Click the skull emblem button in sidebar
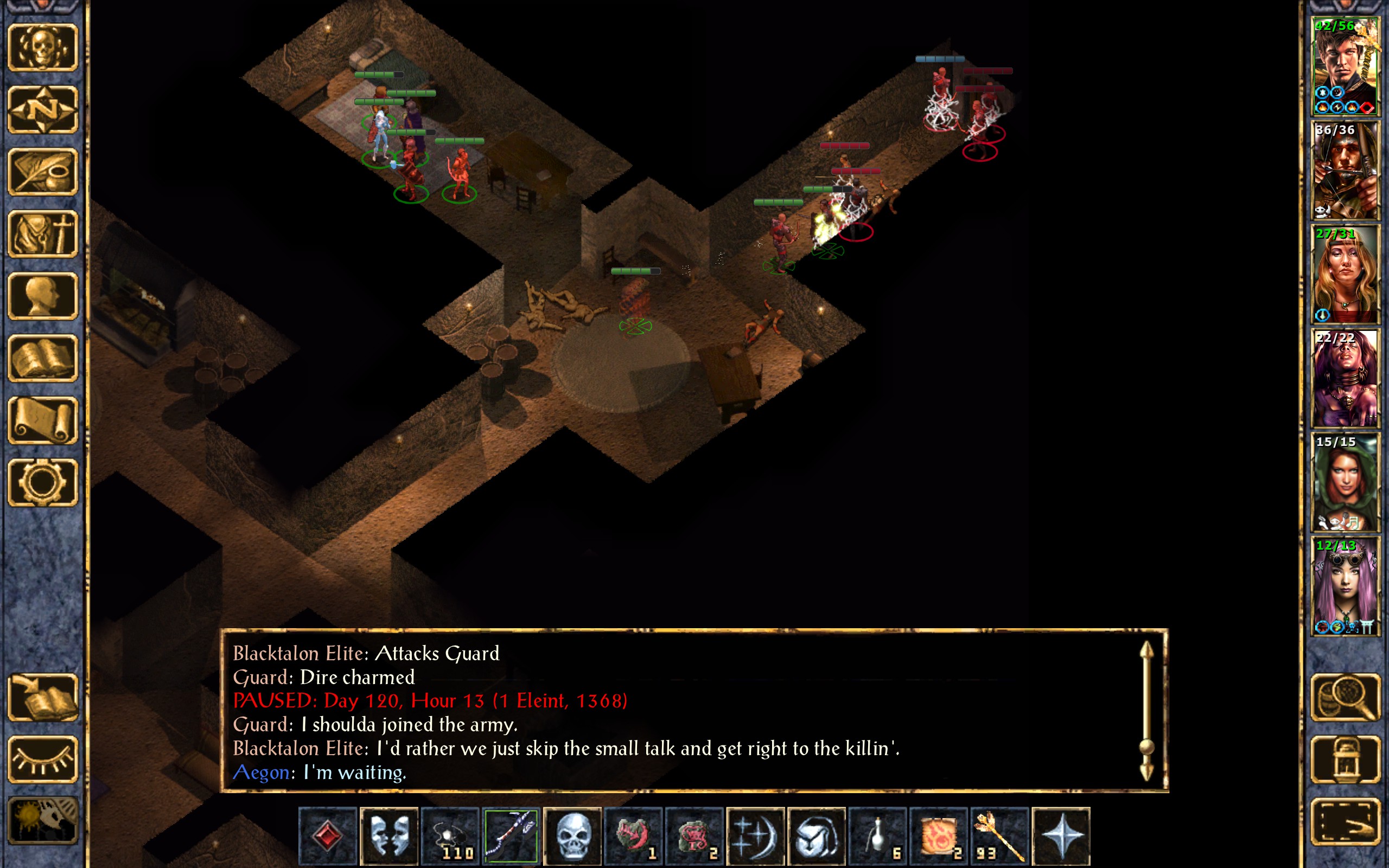 (42, 47)
